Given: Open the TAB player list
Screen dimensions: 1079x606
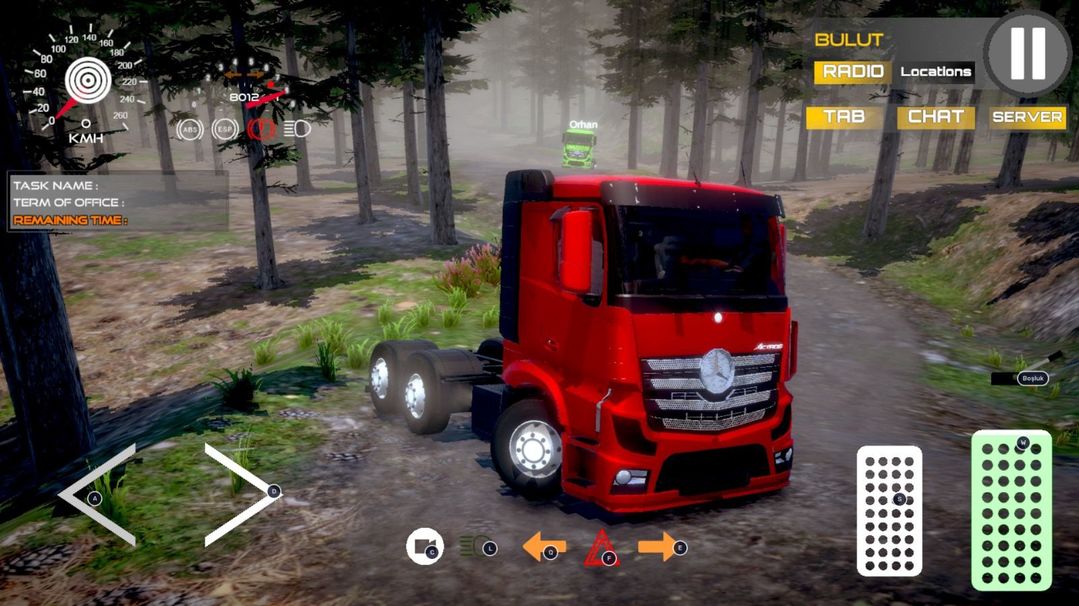Looking at the screenshot, I should (843, 117).
